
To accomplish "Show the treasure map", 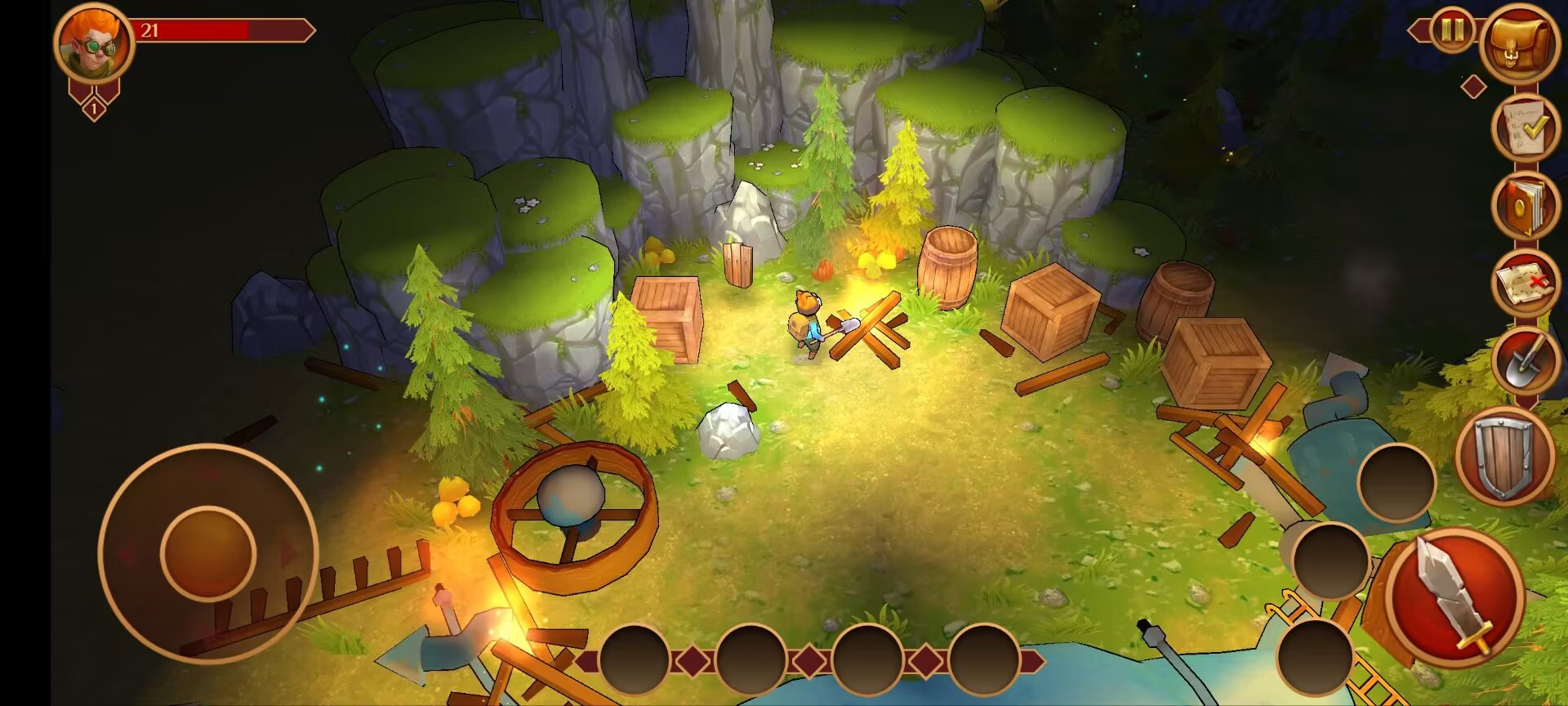I will tap(1525, 283).
